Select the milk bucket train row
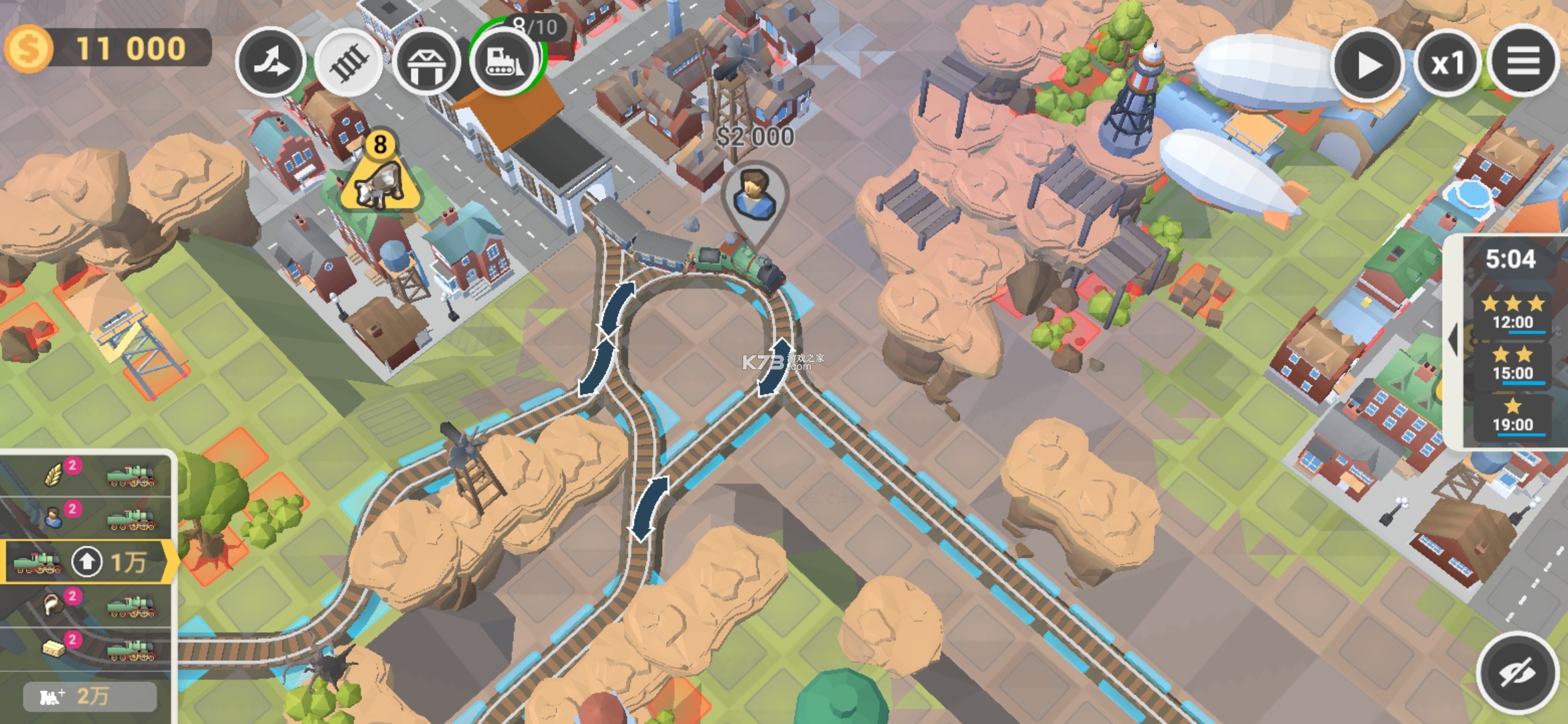The width and height of the screenshot is (1568, 724). [87, 605]
